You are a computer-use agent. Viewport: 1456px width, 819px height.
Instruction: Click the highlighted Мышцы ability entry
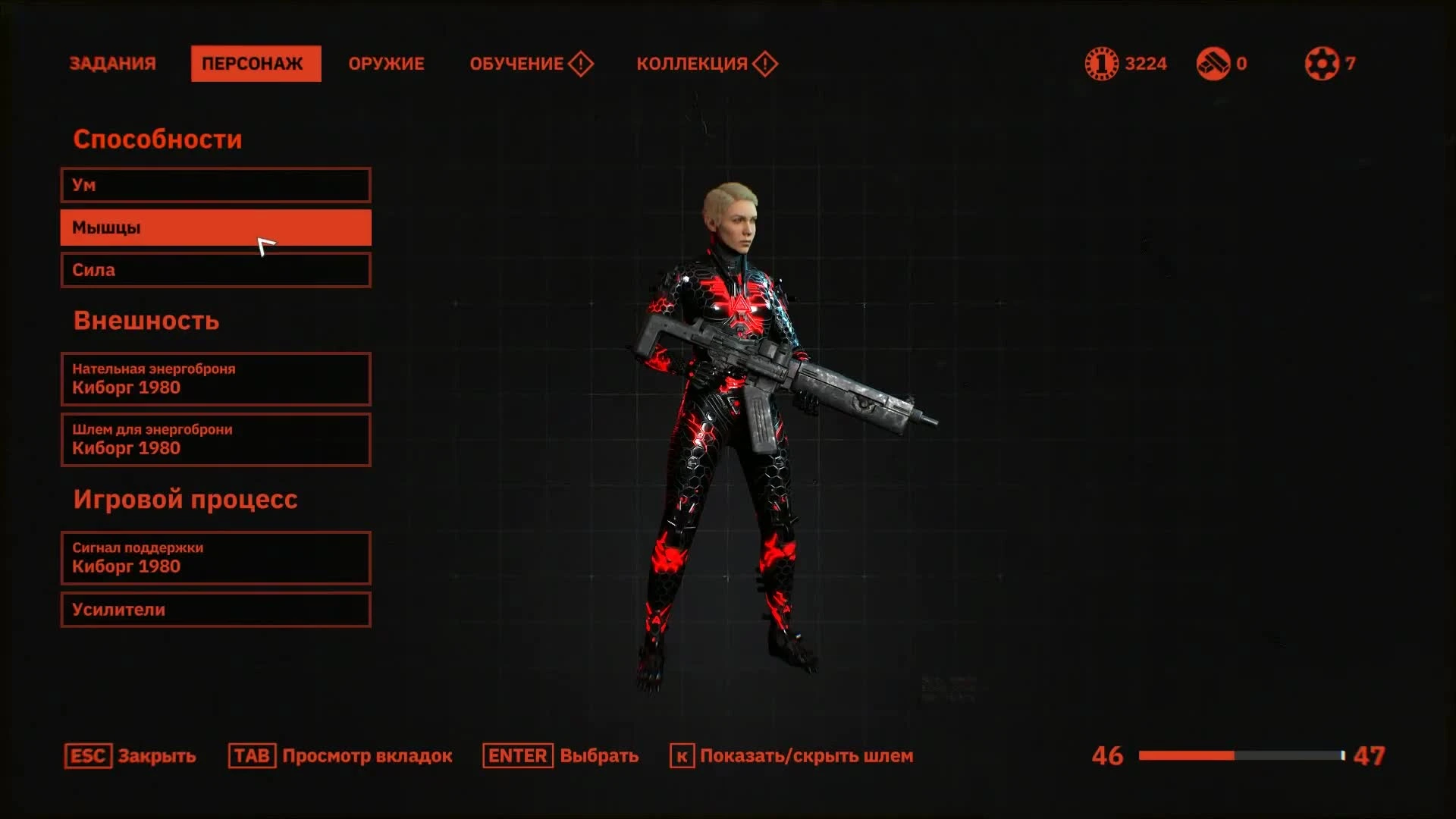coord(215,227)
